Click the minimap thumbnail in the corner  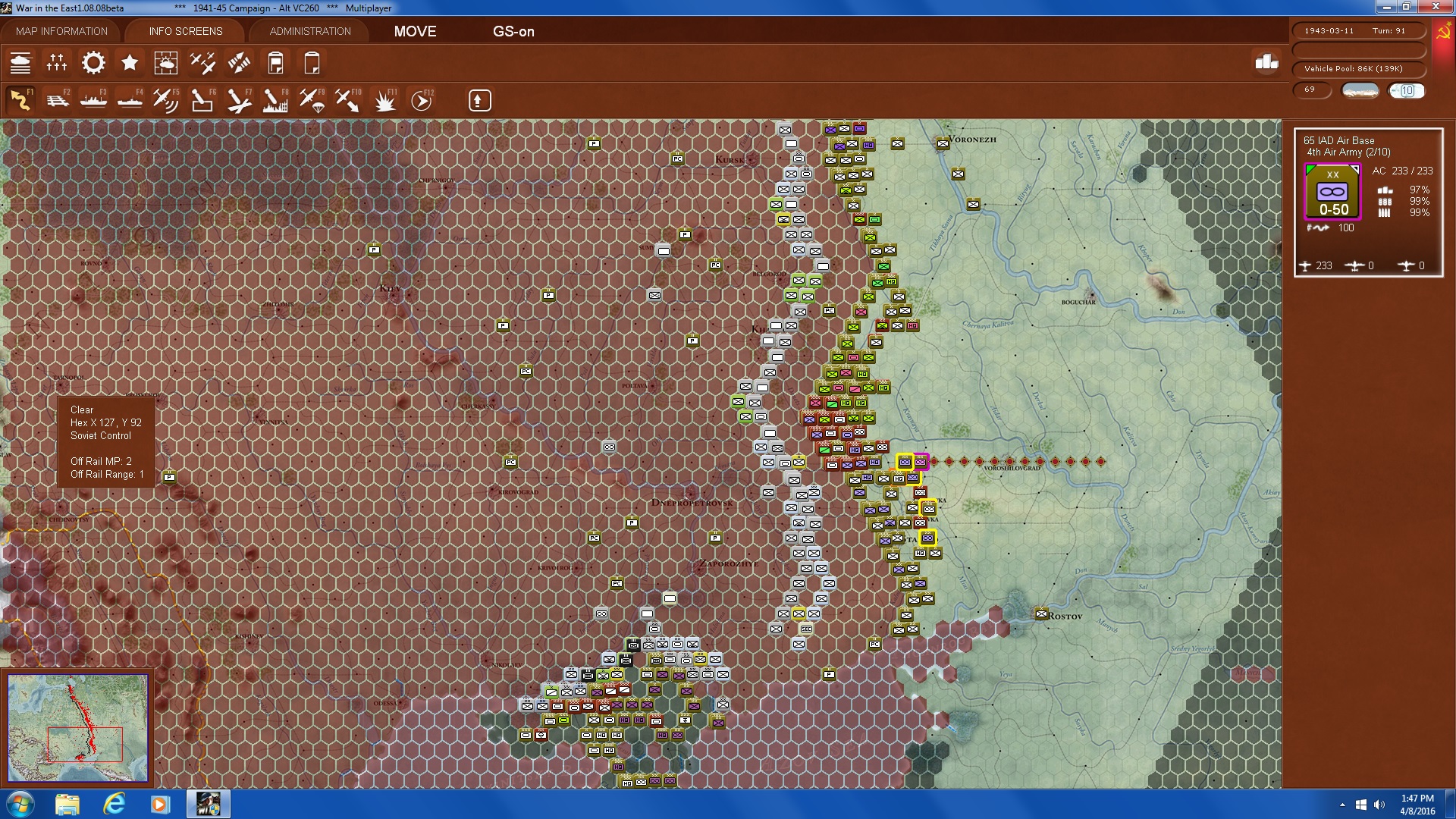pyautogui.click(x=78, y=726)
